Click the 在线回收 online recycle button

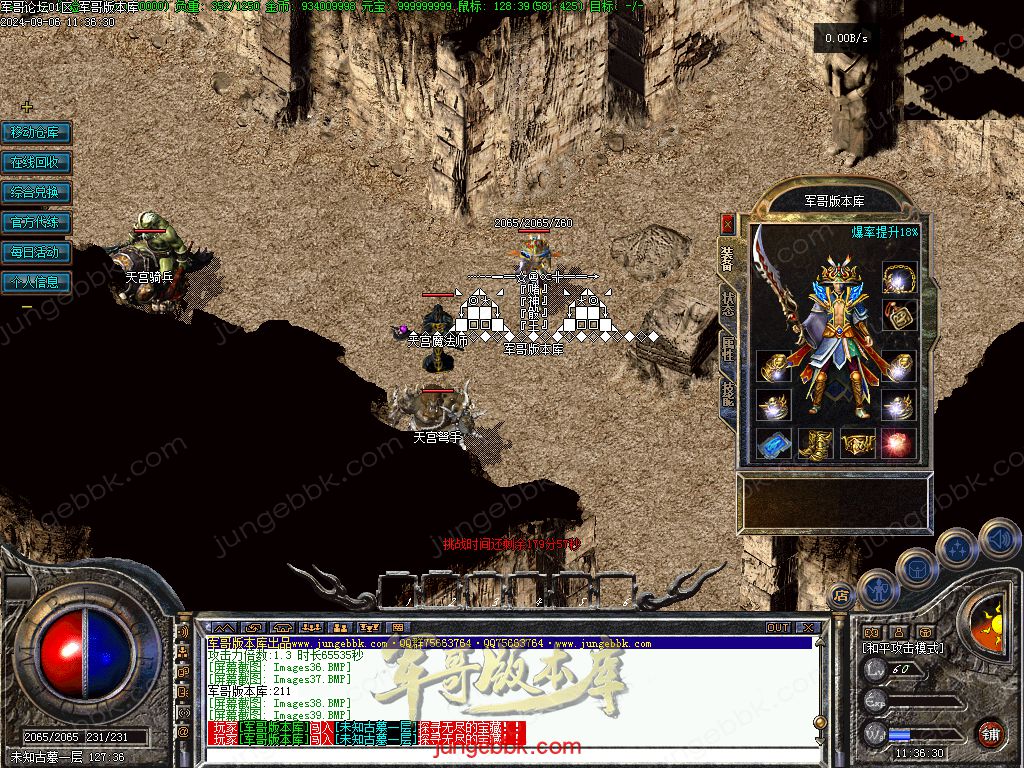click(x=36, y=162)
